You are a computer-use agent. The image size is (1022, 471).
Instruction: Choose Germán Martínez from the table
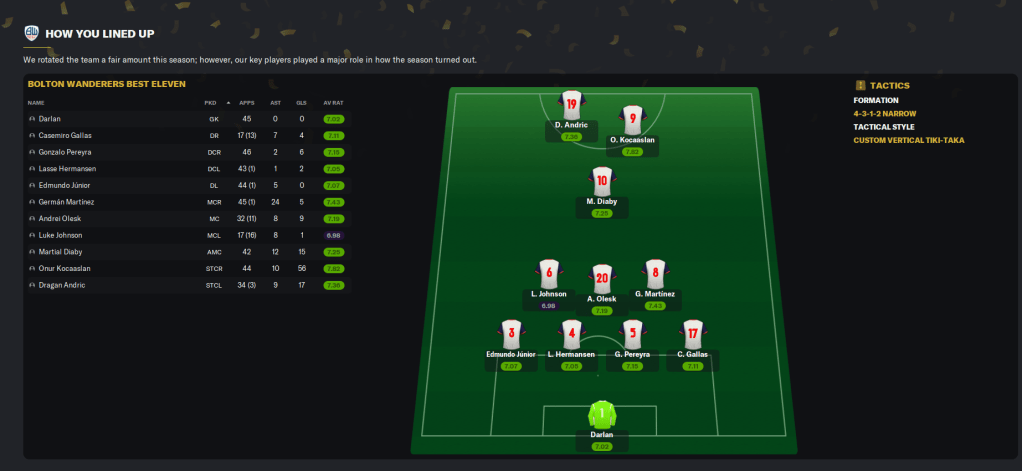pyautogui.click(x=66, y=202)
